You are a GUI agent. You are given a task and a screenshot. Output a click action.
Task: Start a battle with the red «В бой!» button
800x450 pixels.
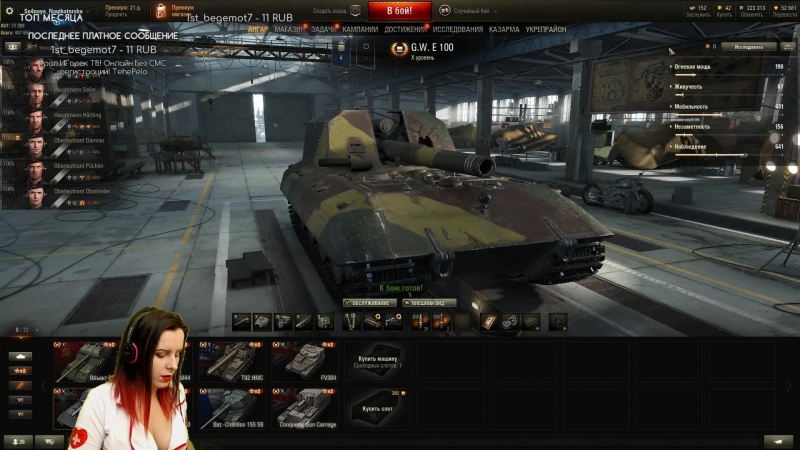399,11
